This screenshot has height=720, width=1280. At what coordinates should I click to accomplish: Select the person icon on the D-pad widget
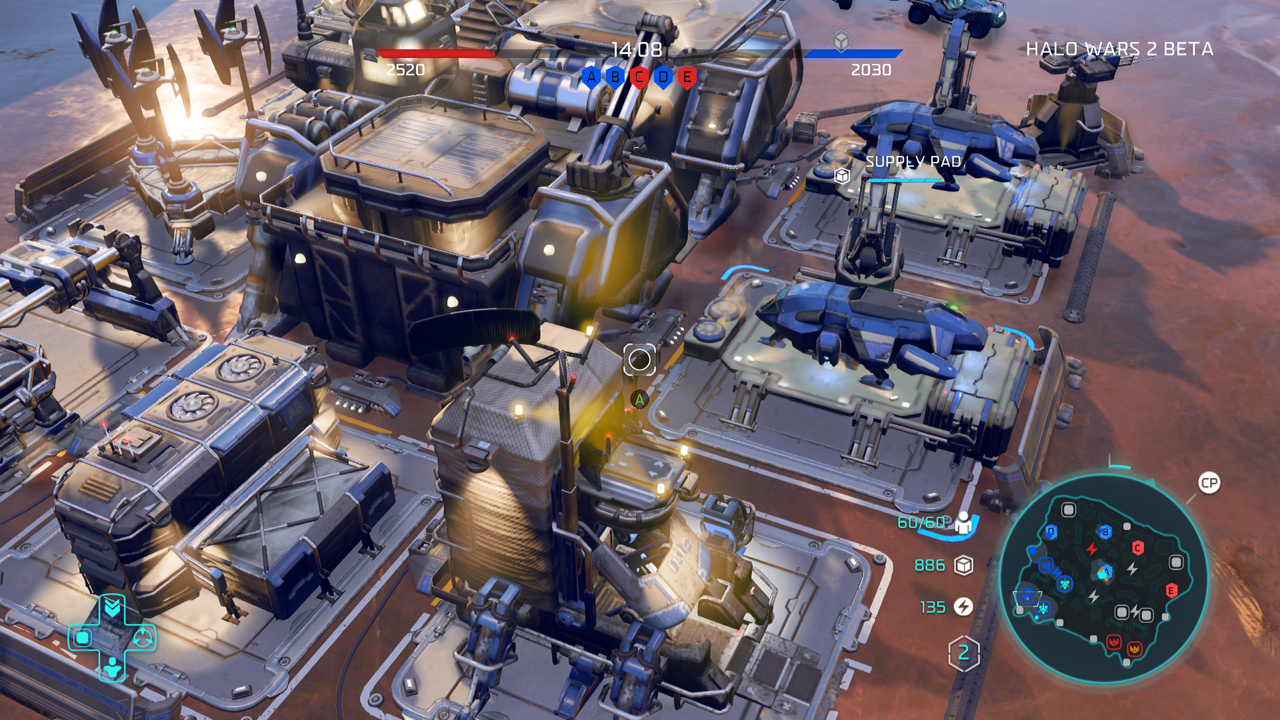113,666
